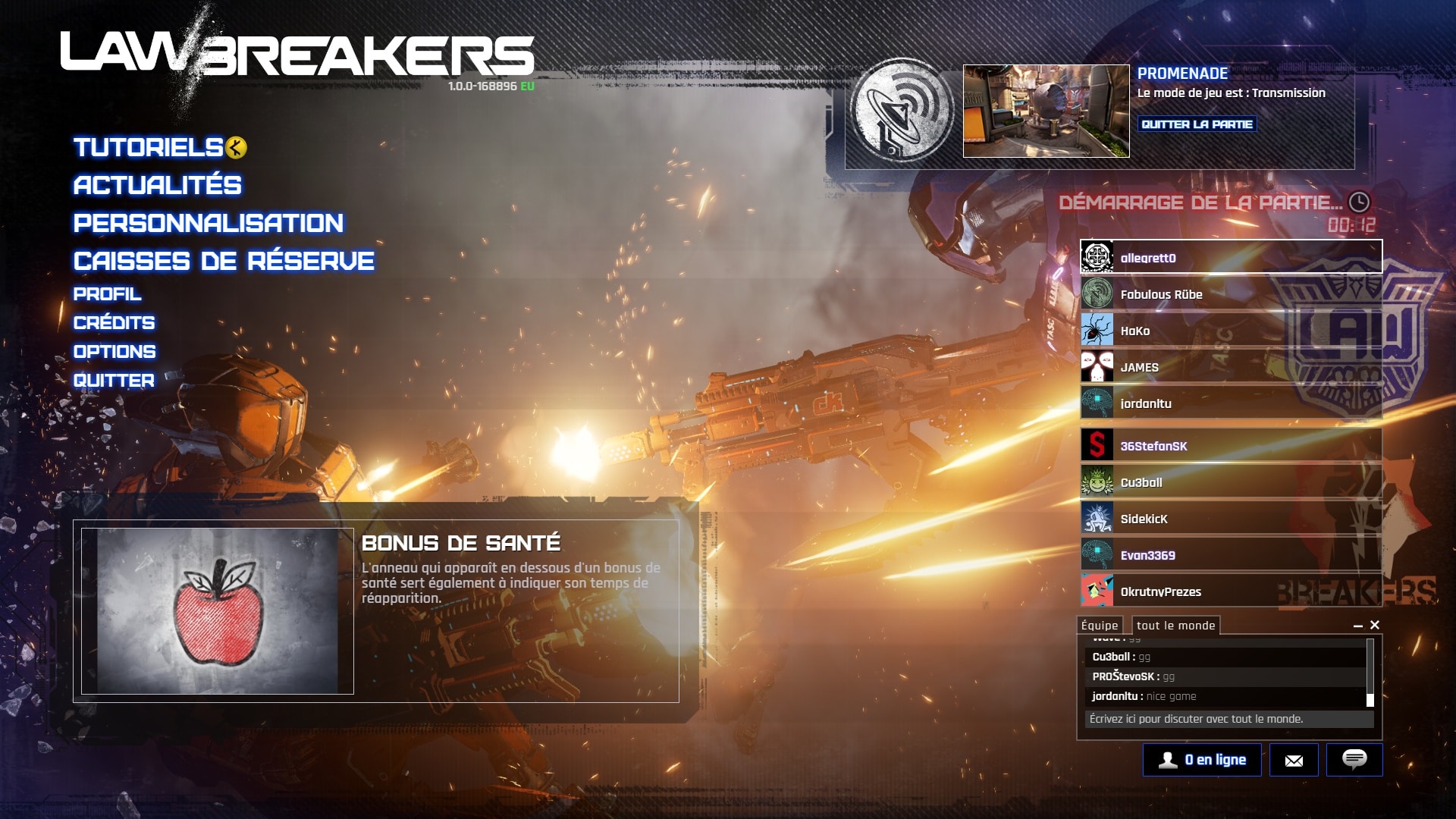The width and height of the screenshot is (1456, 819).
Task: Choose player Fabulous Rübe in the list
Action: [1230, 294]
